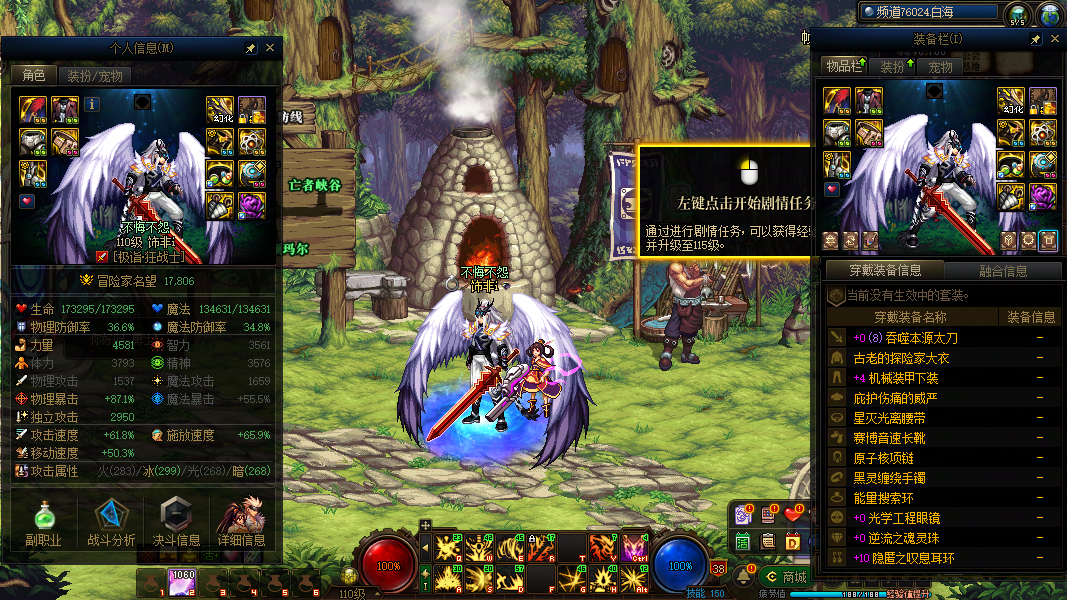Open the 副职业 sub-profession button
This screenshot has height=600, width=1067.
(x=43, y=524)
